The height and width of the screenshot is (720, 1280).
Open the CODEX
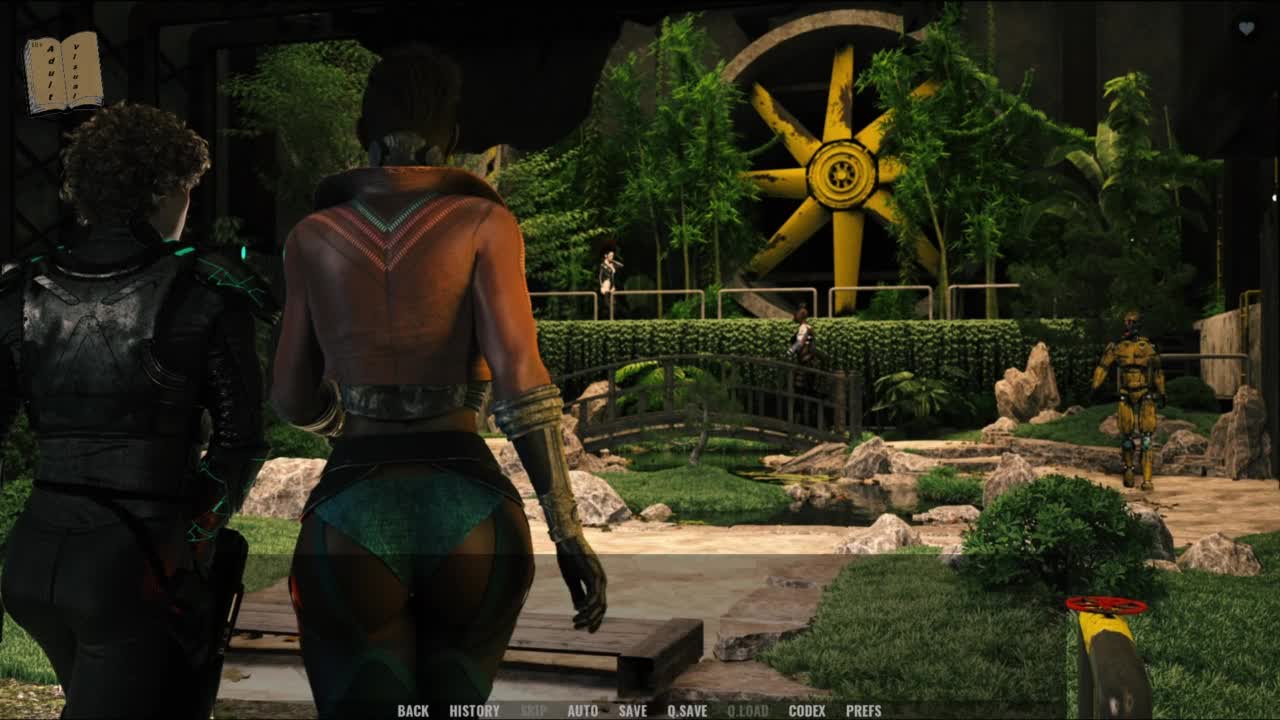click(x=807, y=711)
